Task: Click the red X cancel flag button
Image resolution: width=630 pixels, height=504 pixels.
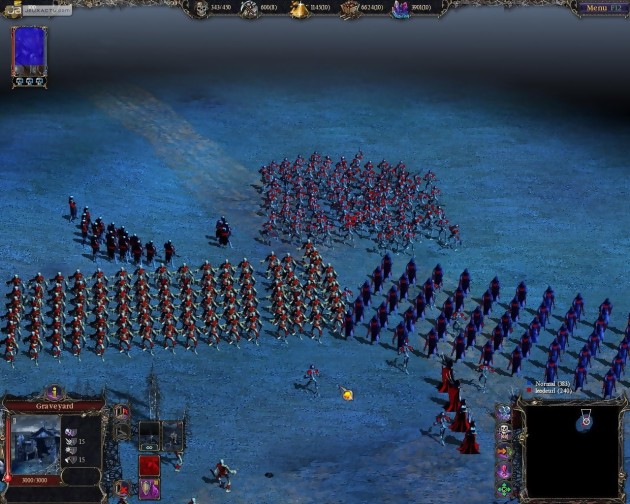Action: [x=122, y=488]
